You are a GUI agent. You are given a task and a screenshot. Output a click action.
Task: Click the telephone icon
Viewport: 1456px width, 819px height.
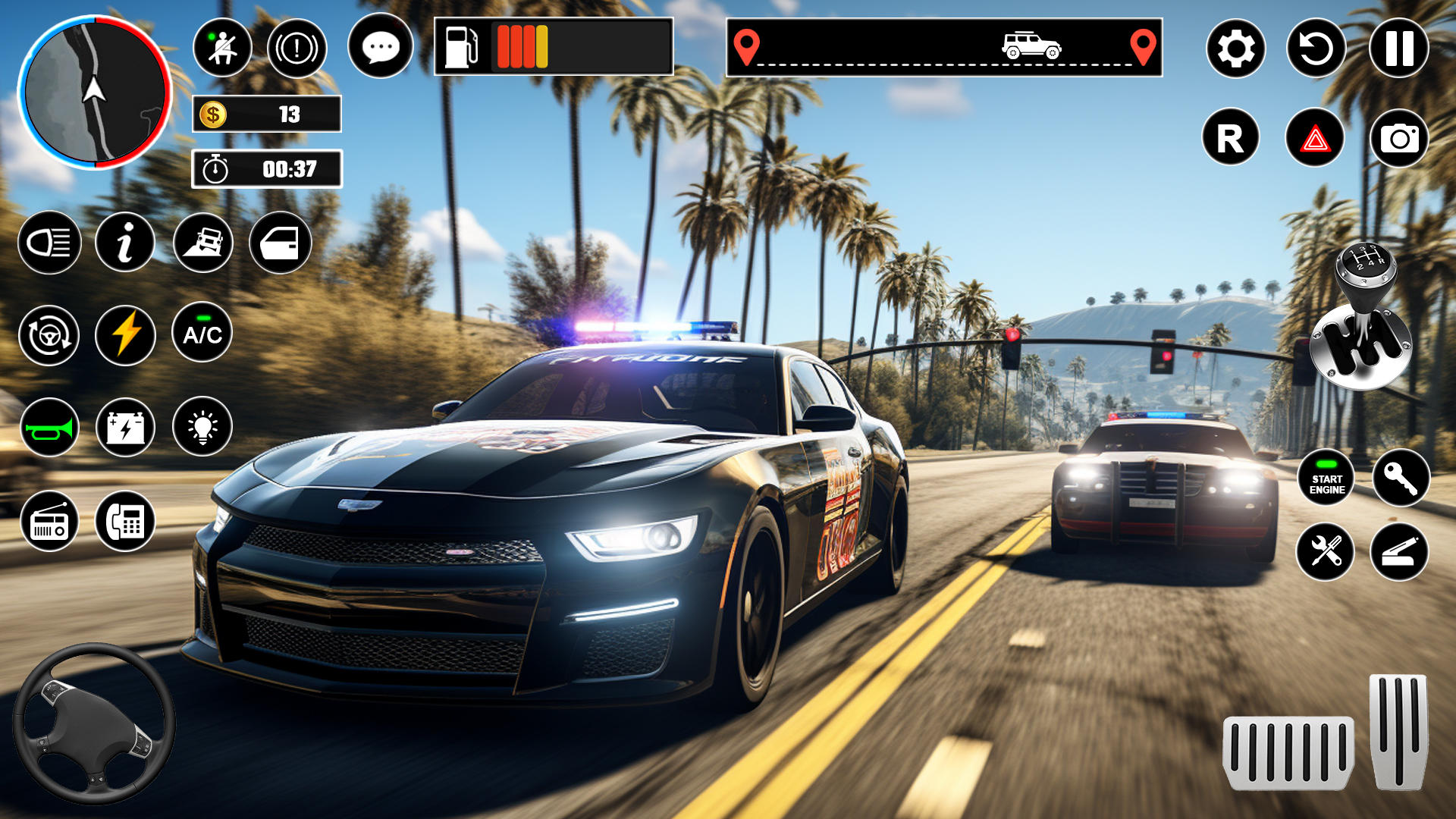tap(125, 522)
